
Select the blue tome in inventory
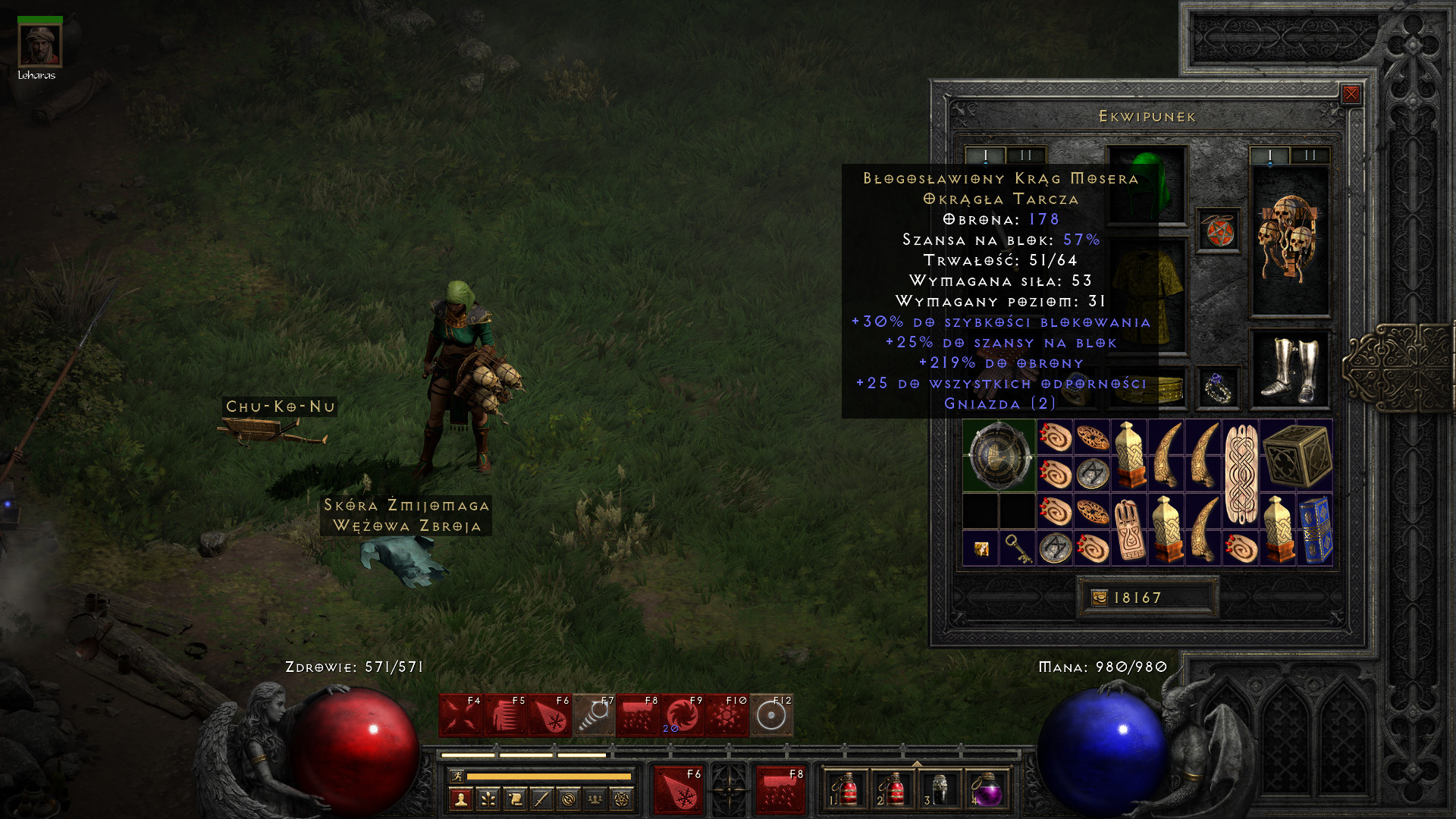(1315, 529)
